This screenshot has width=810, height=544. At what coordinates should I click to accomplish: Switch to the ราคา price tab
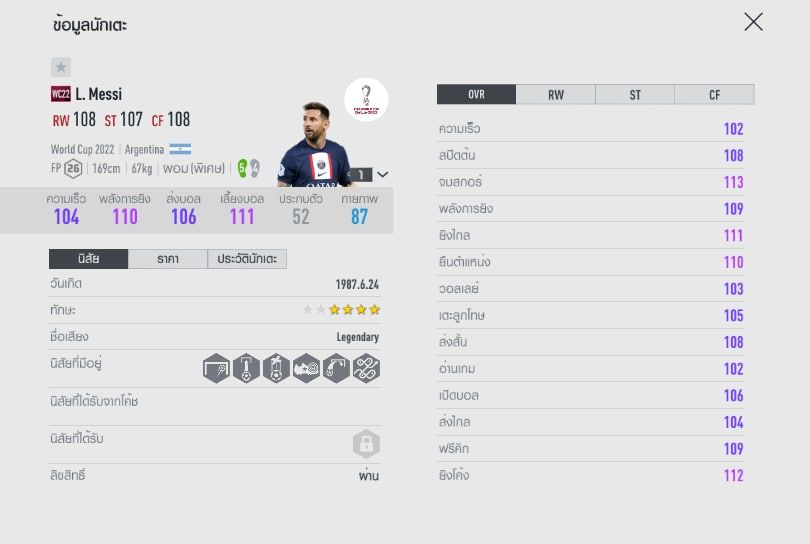(168, 259)
